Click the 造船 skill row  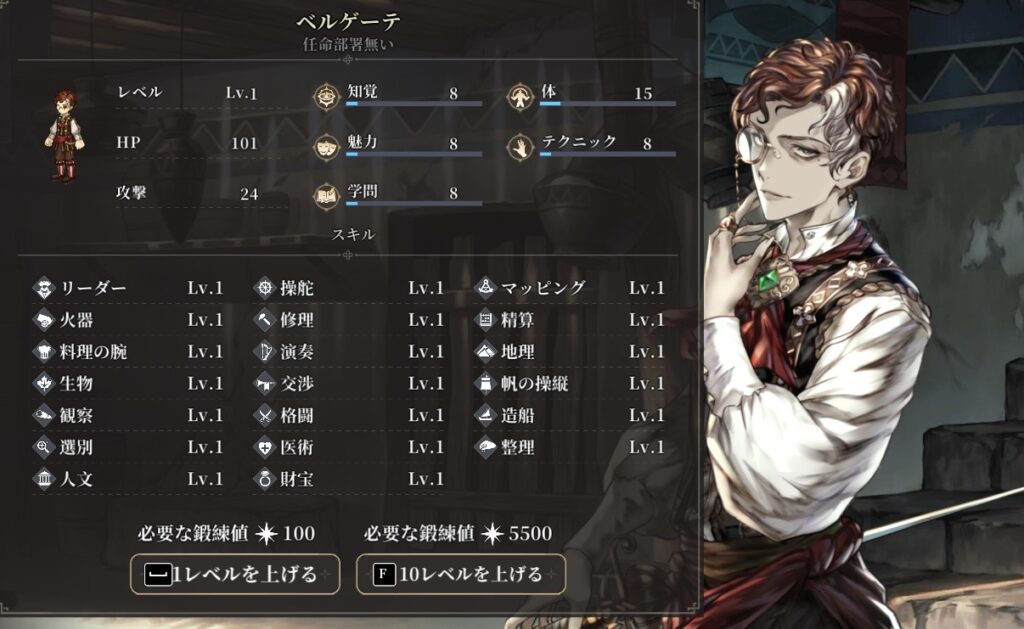pos(568,416)
